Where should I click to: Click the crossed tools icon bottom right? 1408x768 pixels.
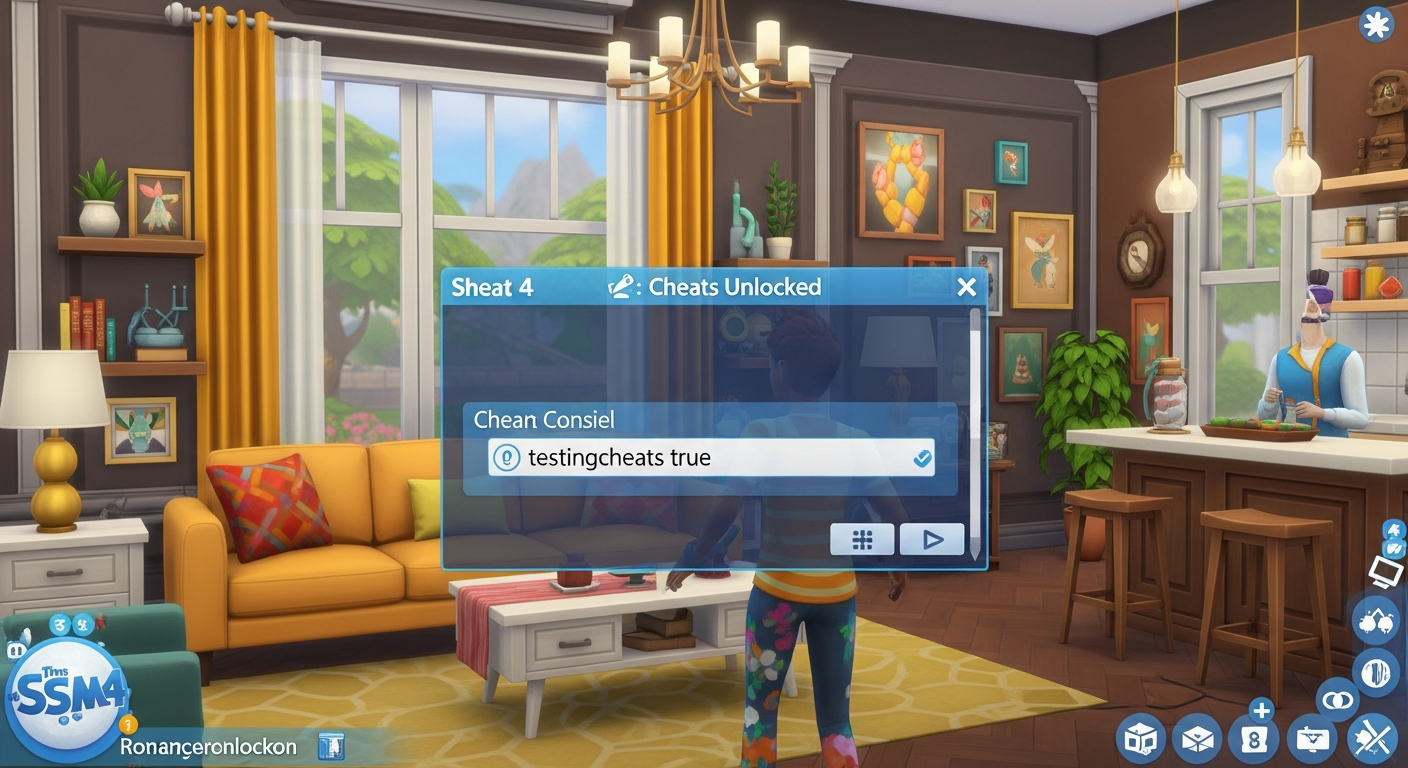(x=1371, y=738)
